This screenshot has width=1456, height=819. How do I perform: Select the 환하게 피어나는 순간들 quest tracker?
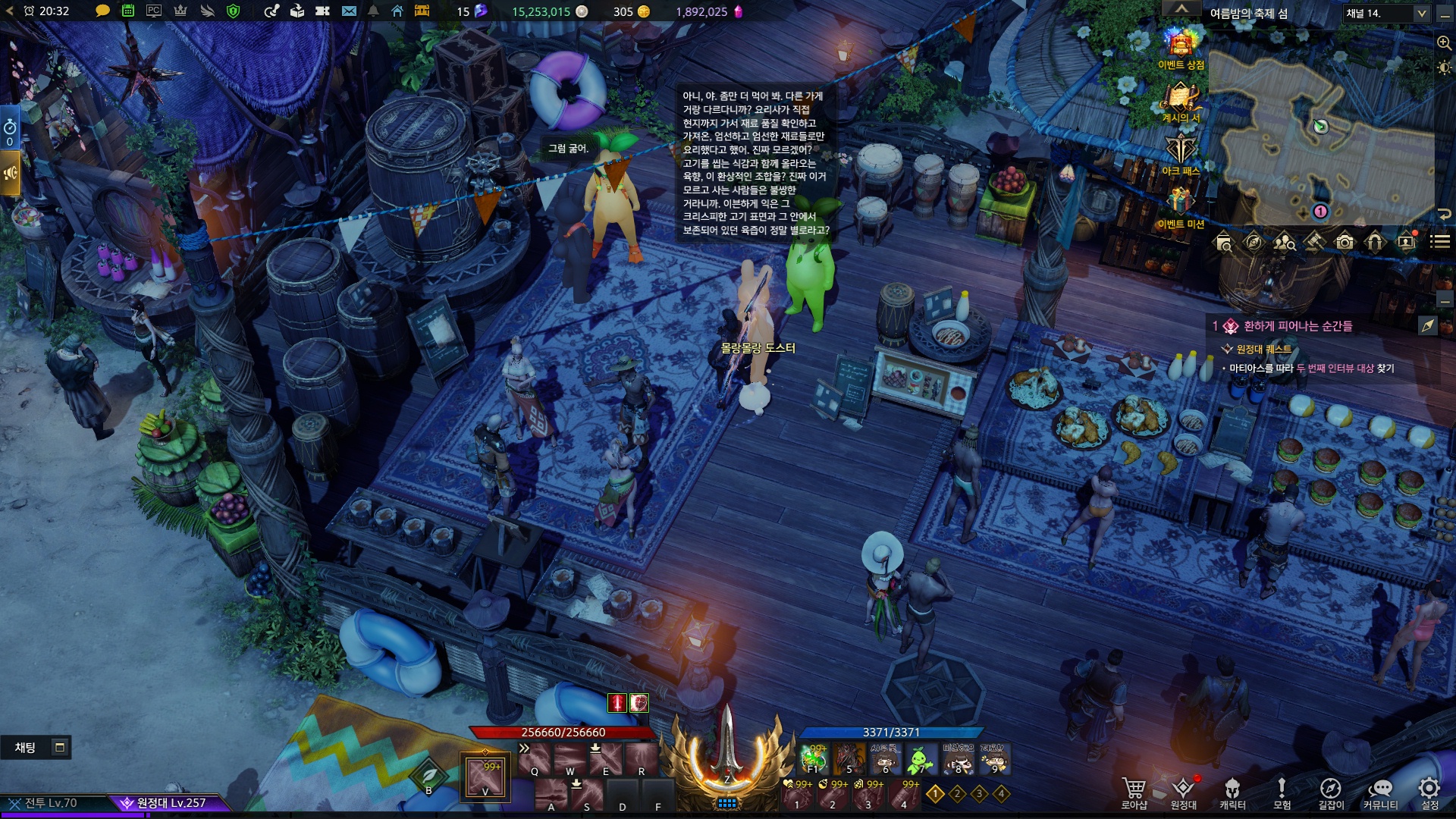click(1298, 326)
